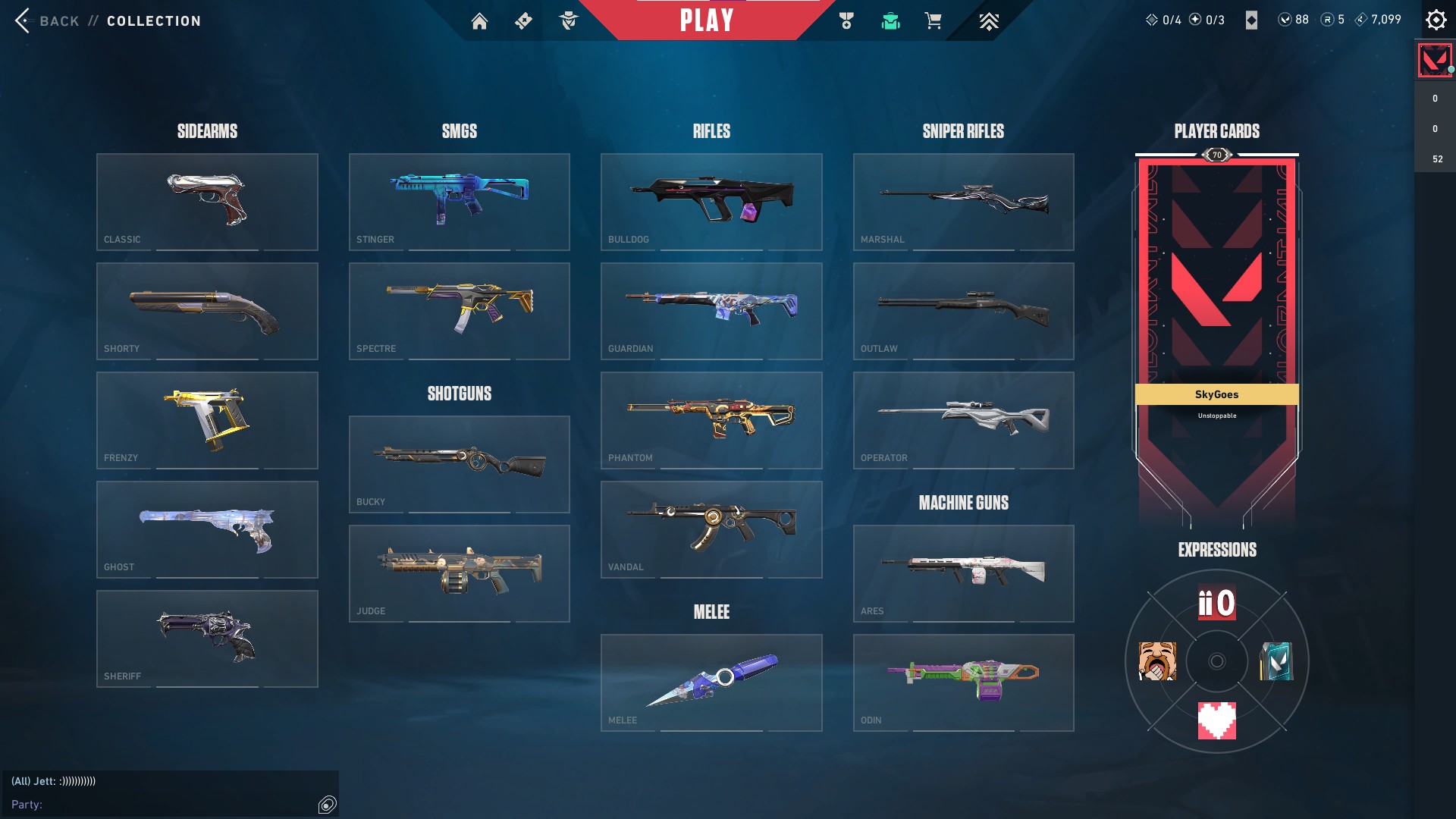Click the level 70 progress bar
The height and width of the screenshot is (819, 1456).
pyautogui.click(x=1216, y=154)
